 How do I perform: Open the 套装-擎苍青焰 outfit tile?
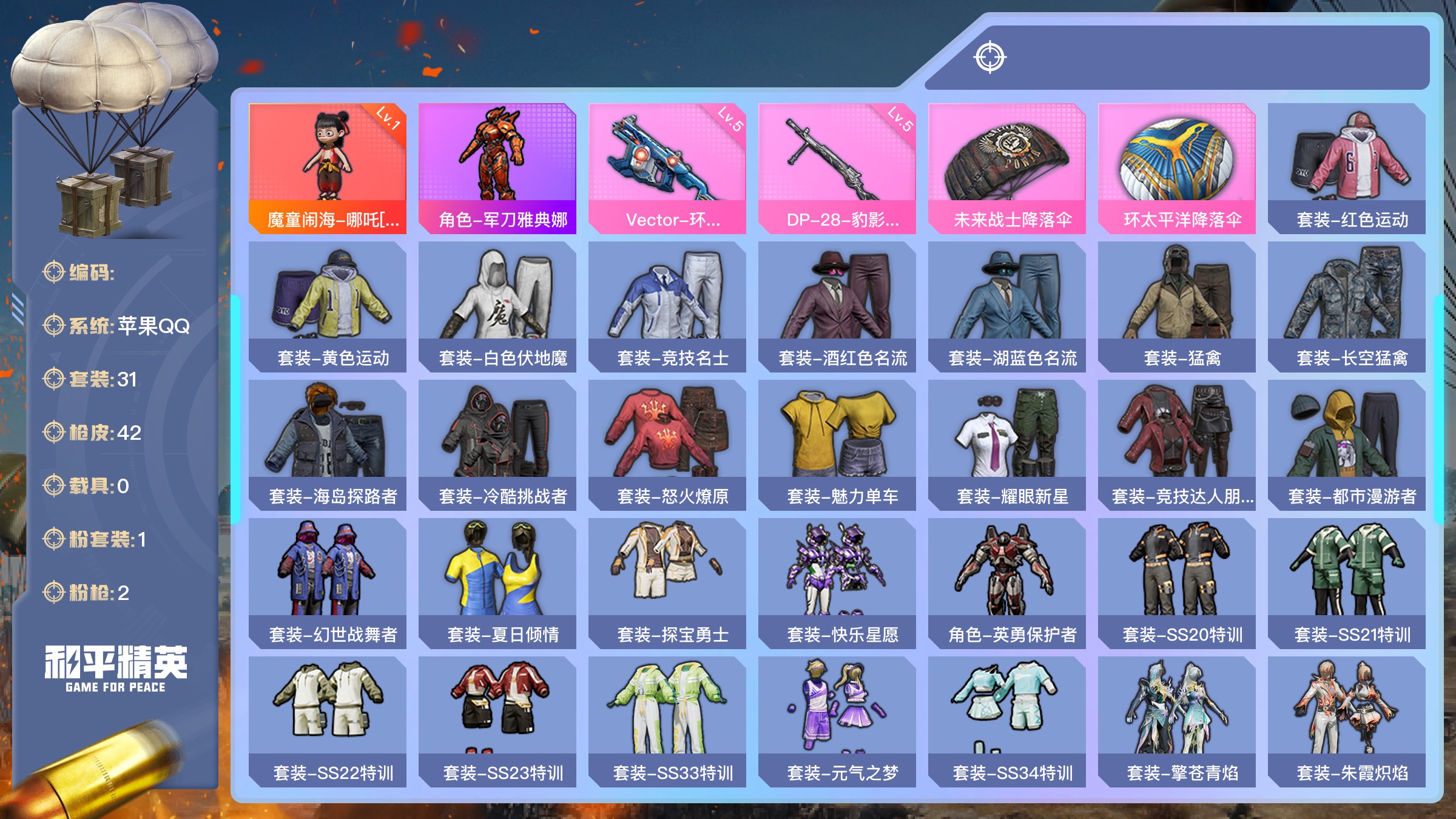pyautogui.click(x=1177, y=721)
